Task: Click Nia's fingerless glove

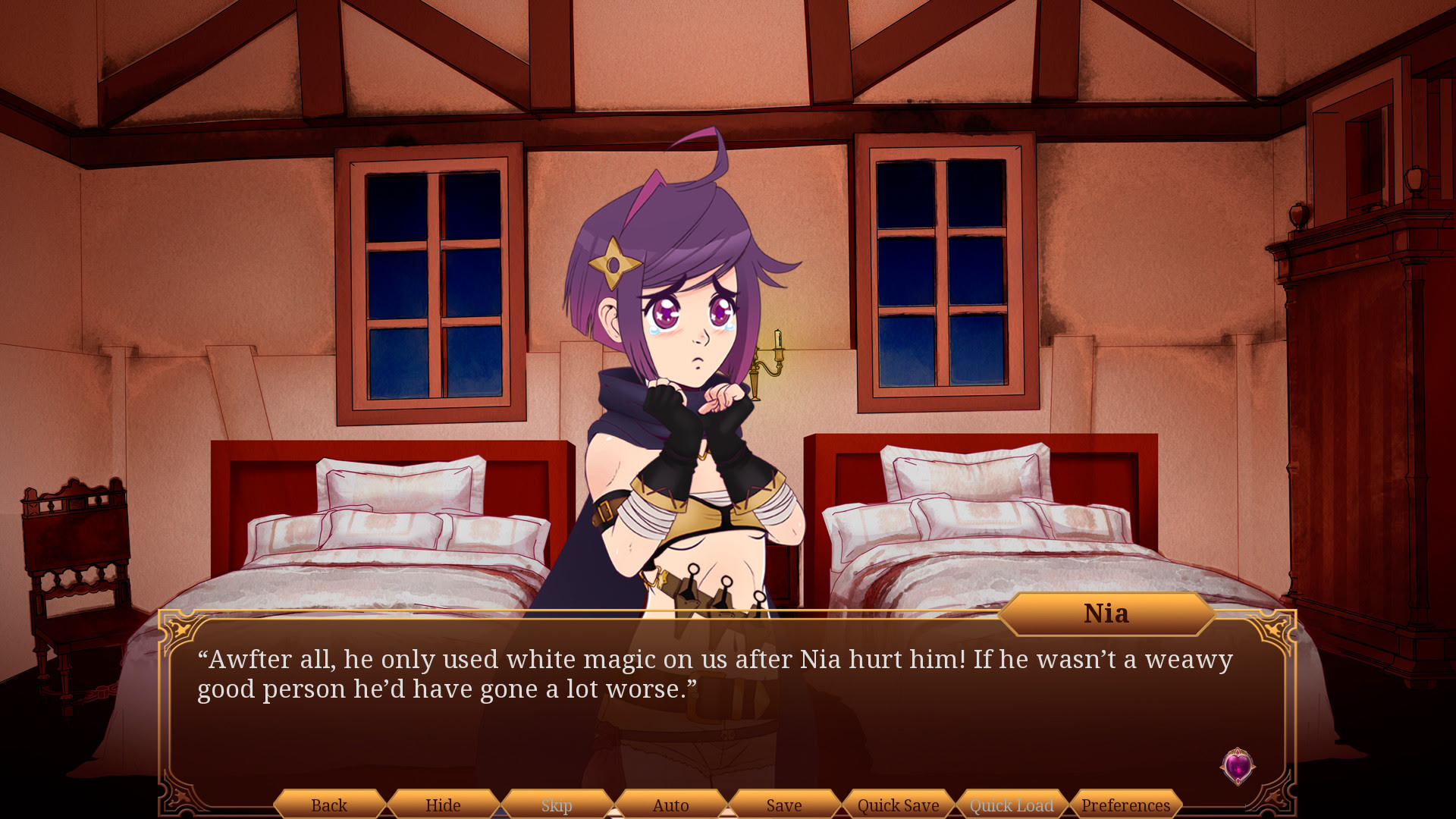Action: (x=672, y=417)
